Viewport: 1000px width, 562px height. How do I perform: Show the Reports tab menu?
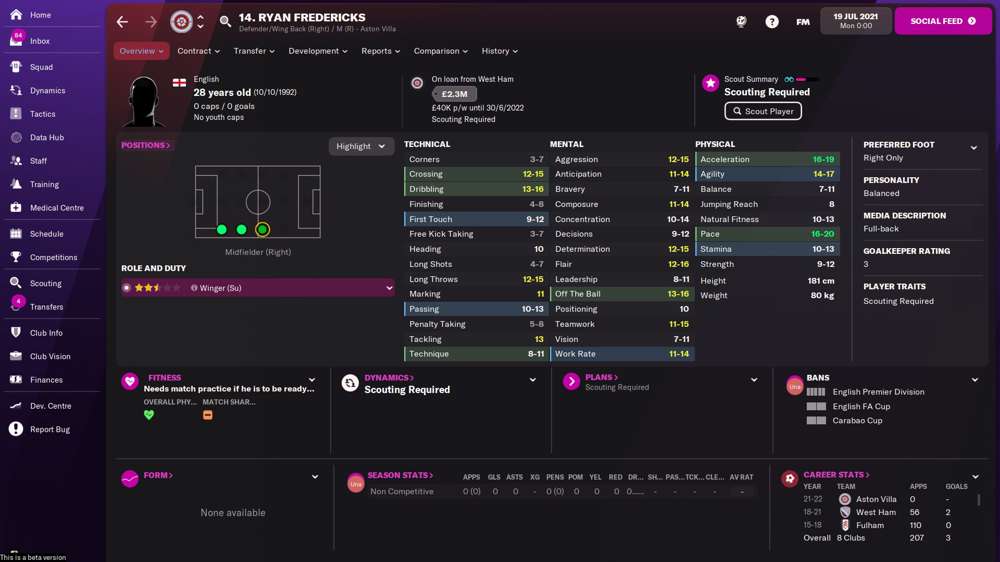click(380, 51)
